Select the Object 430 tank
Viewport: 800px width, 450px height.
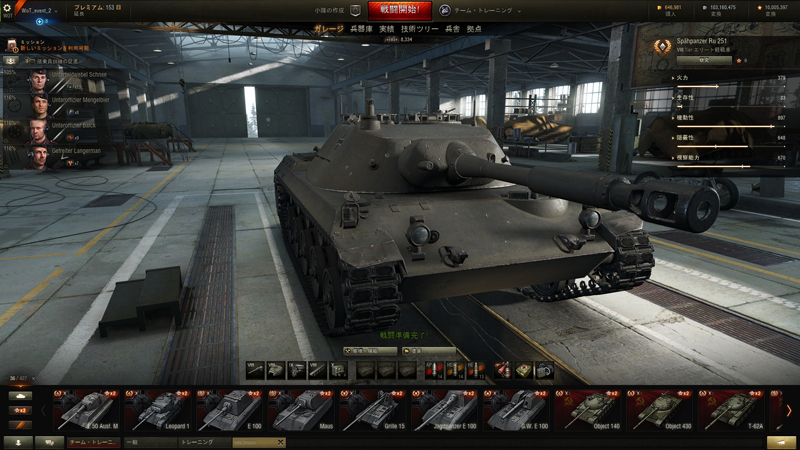tap(662, 410)
